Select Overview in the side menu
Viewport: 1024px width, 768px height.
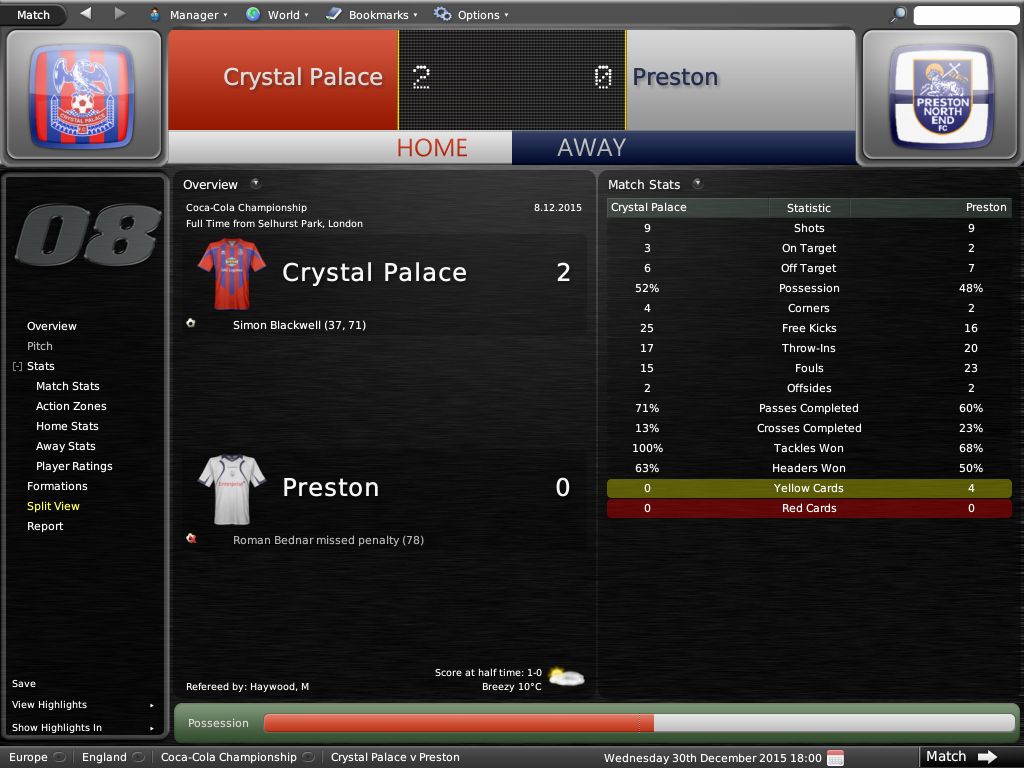[x=52, y=326]
